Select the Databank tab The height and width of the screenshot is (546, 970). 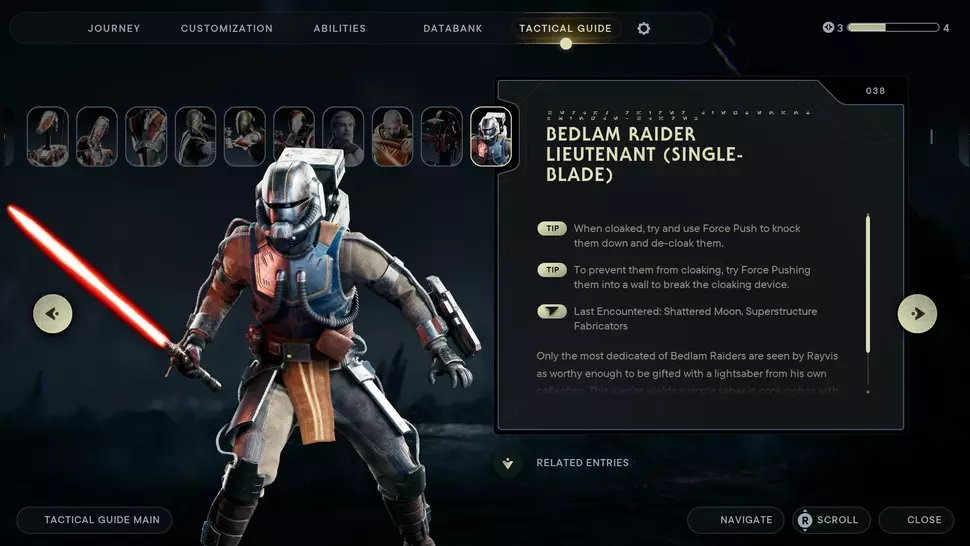(x=452, y=28)
